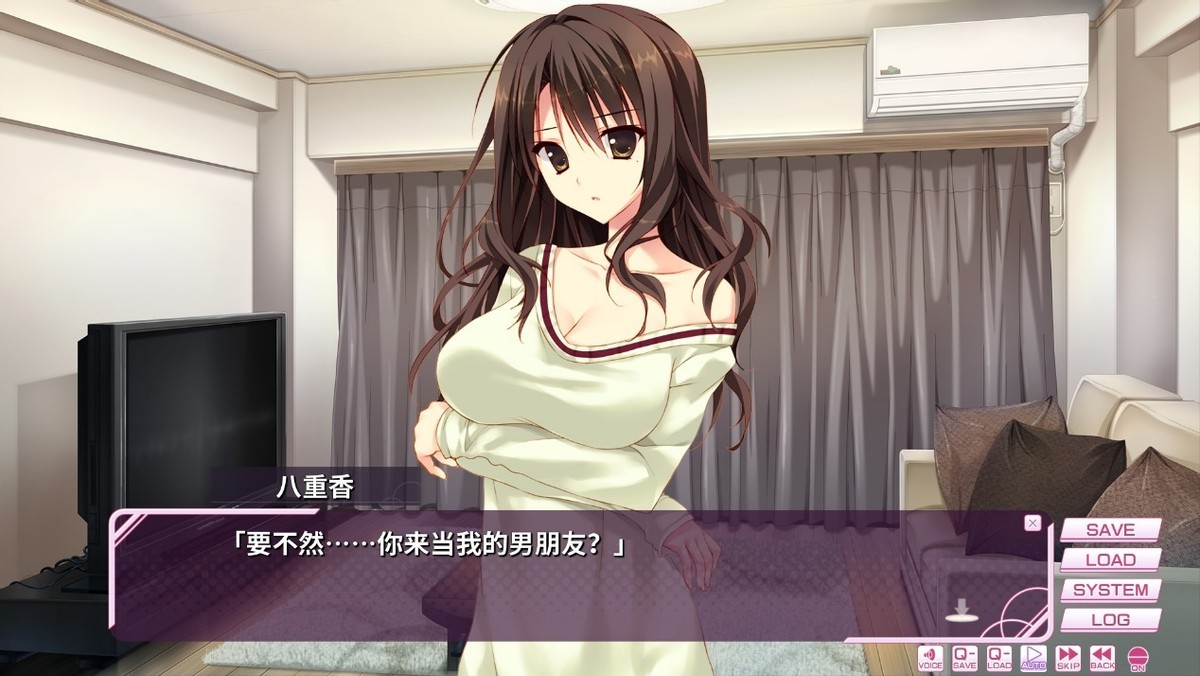The image size is (1200, 676).
Task: Toggle the round ON switch
Action: (1138, 658)
